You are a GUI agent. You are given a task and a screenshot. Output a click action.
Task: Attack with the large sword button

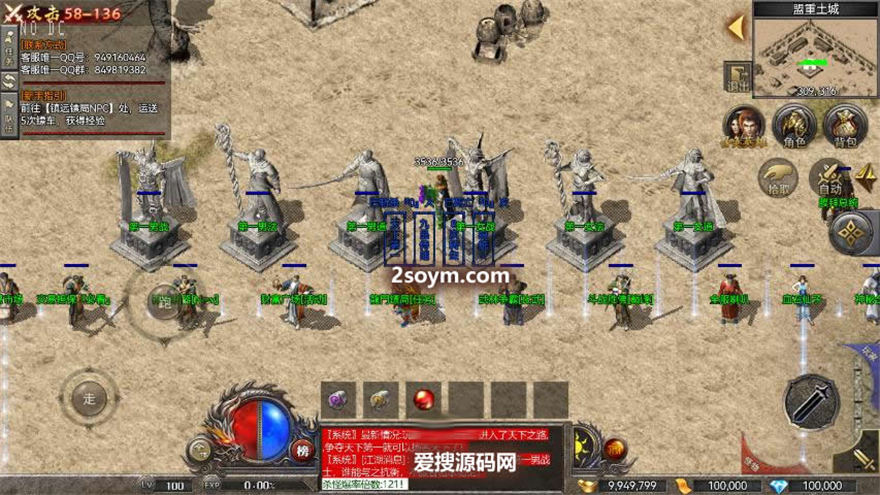point(811,402)
